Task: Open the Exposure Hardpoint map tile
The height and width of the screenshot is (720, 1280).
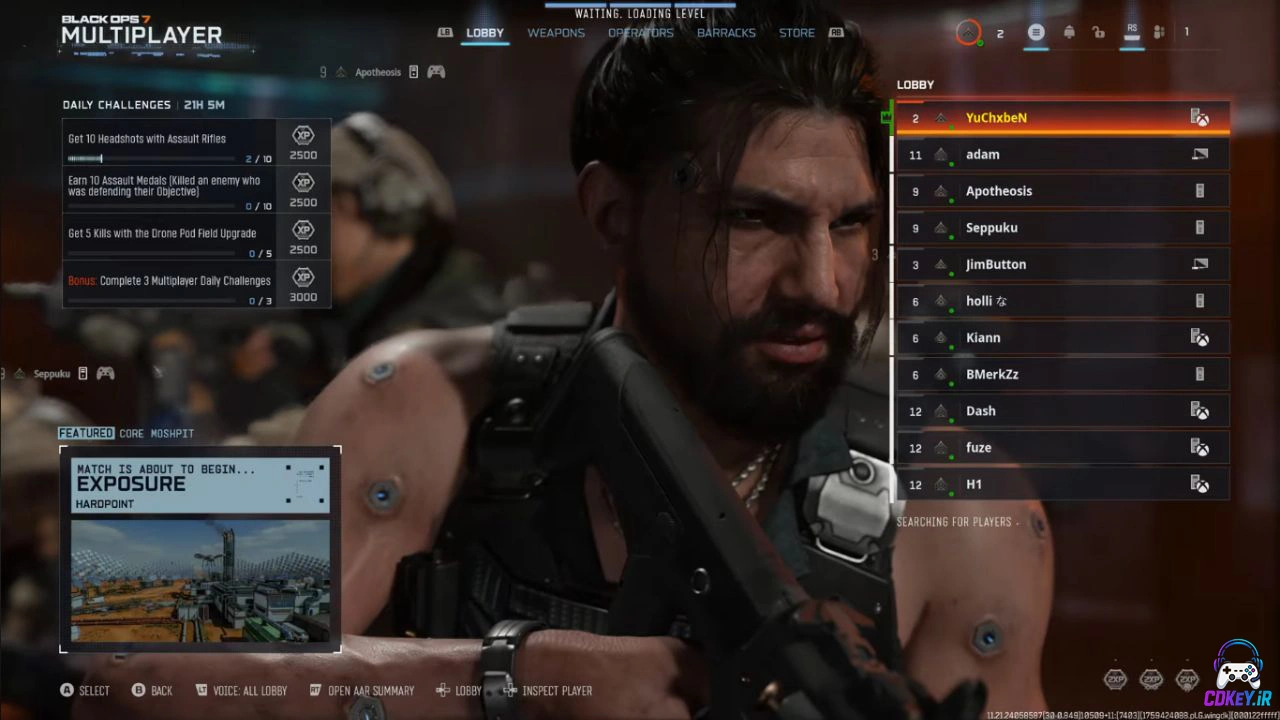Action: pyautogui.click(x=200, y=550)
